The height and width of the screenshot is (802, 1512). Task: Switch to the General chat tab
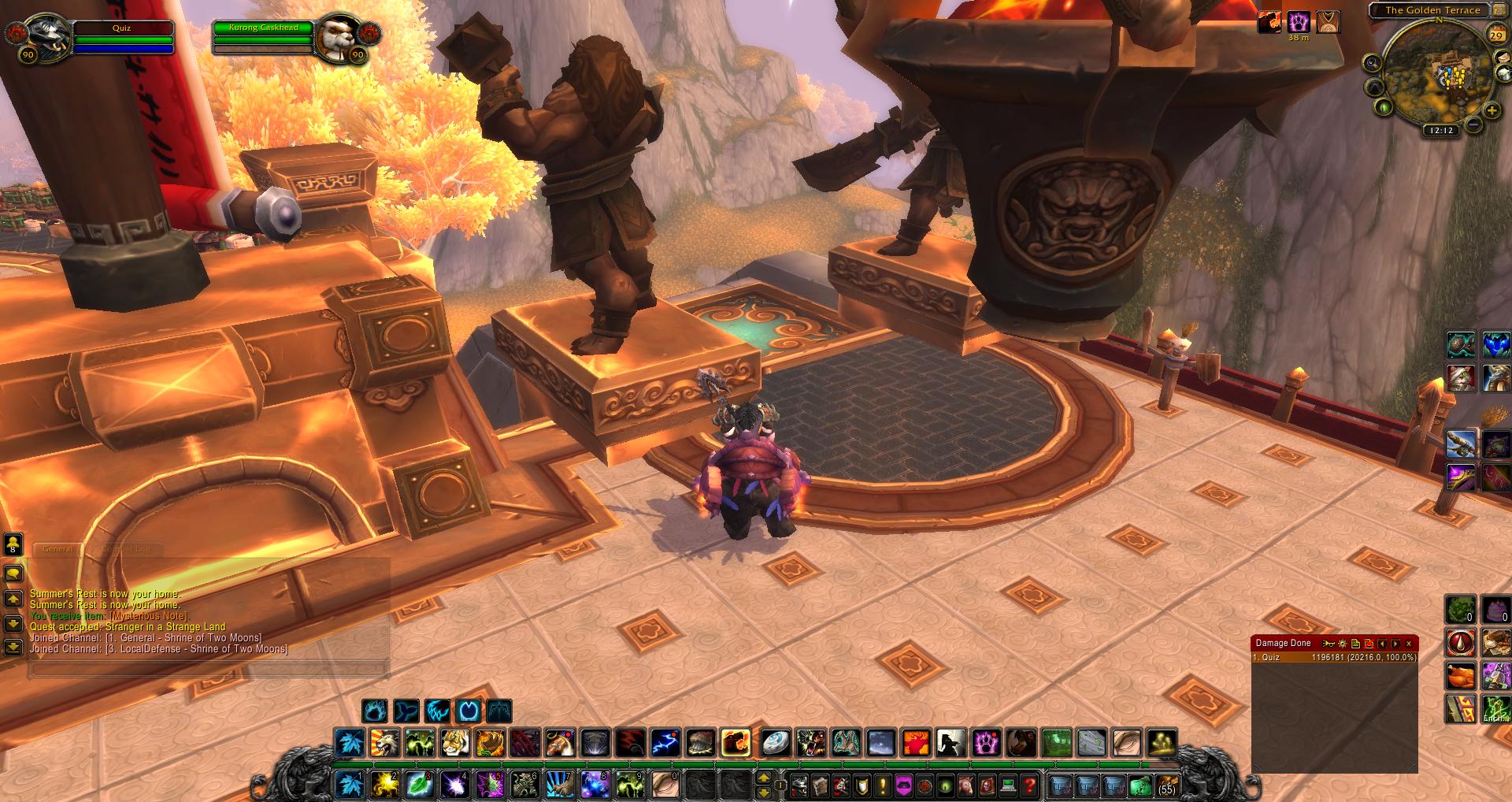point(58,549)
